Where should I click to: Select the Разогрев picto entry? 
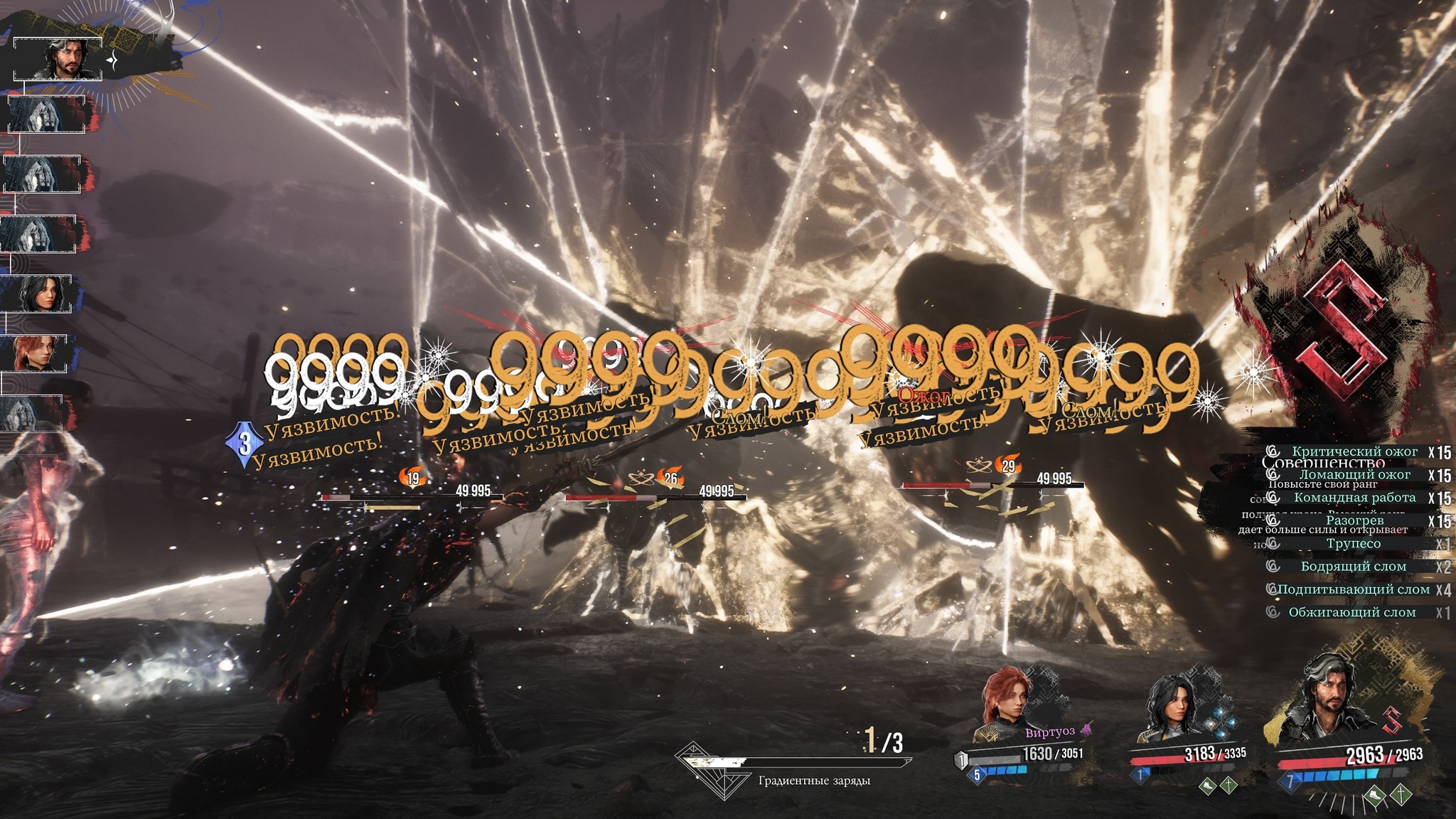[1354, 521]
